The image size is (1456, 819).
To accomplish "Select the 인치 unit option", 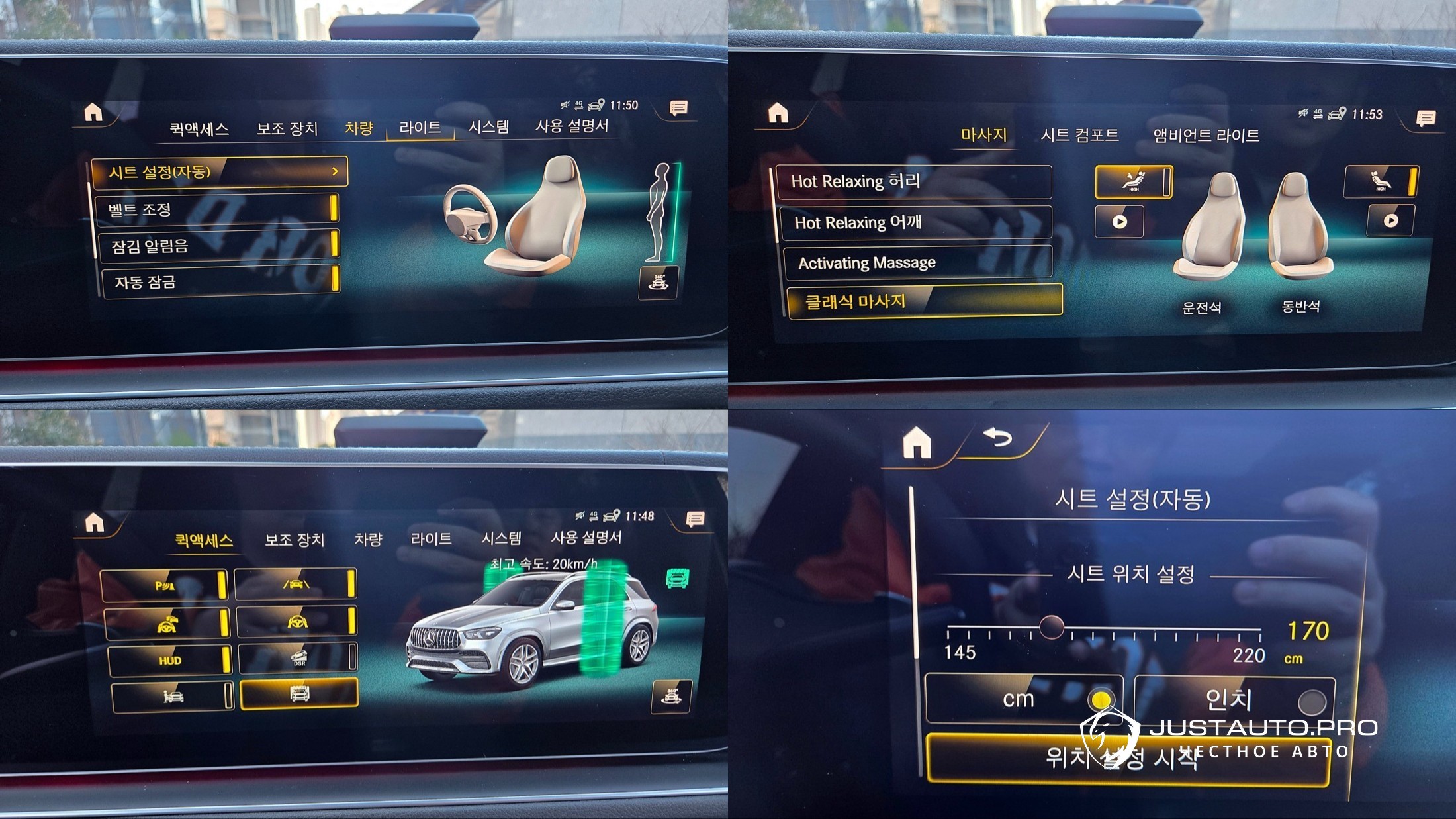I will [1234, 700].
